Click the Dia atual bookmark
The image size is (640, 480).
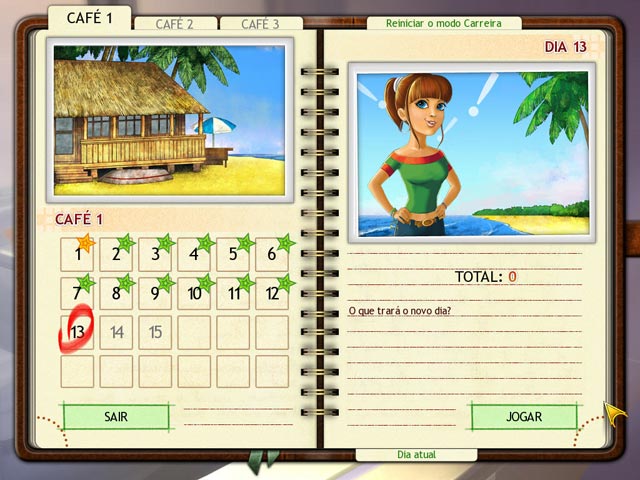[416, 454]
